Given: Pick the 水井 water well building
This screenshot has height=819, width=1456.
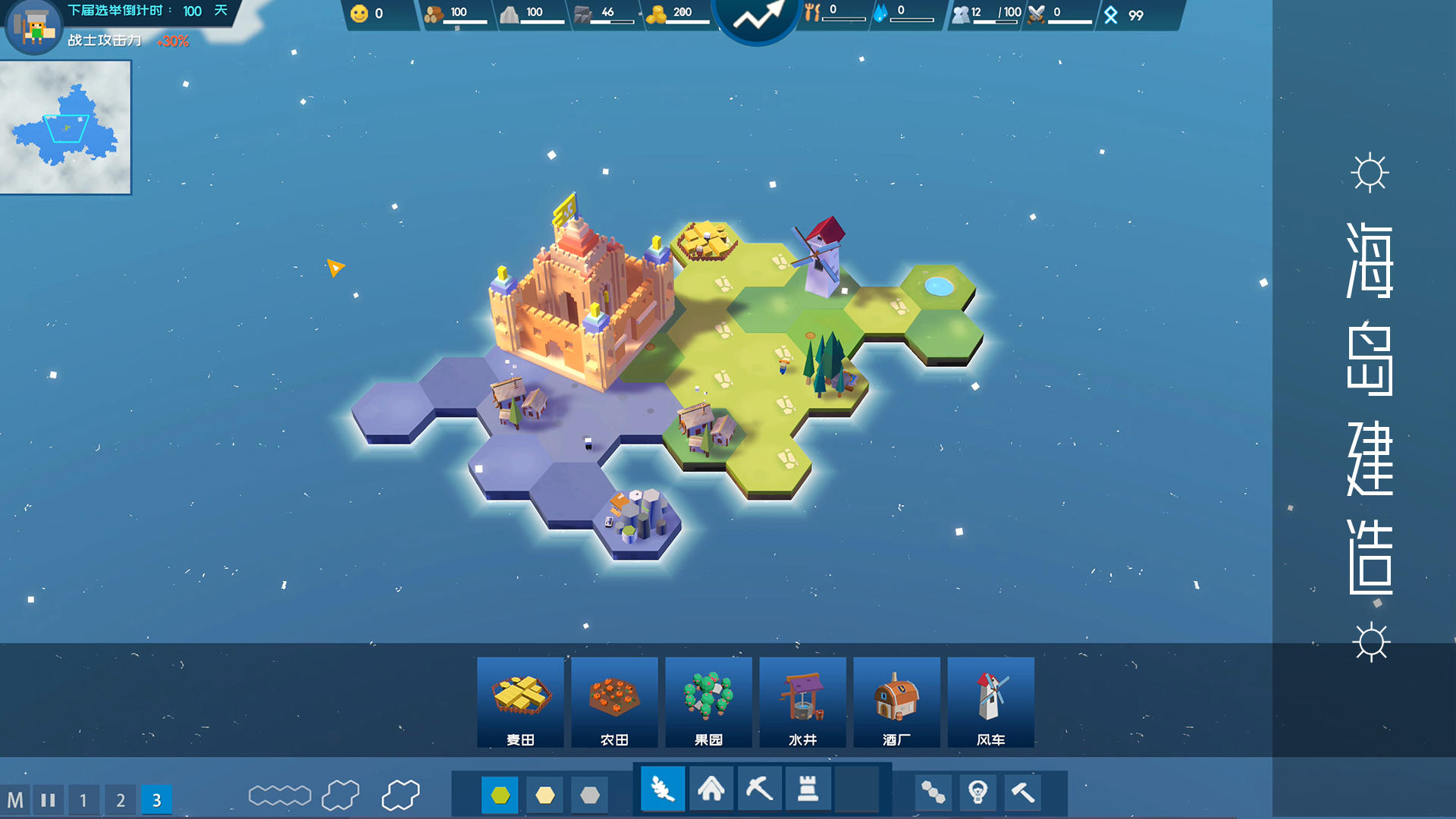Looking at the screenshot, I should 802,702.
